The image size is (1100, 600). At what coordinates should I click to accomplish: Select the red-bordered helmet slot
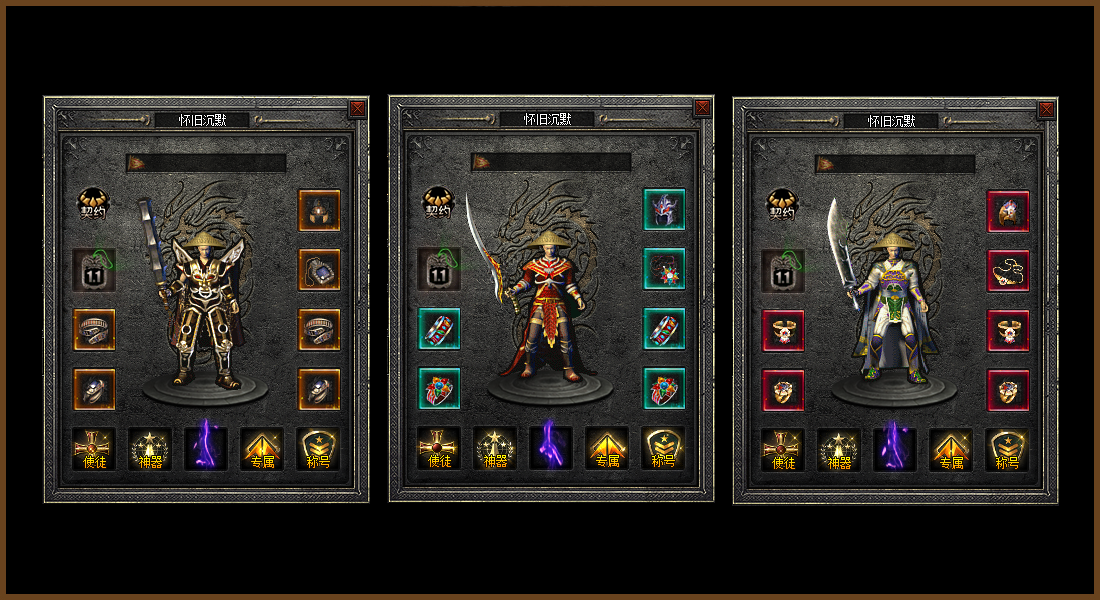coord(1008,211)
